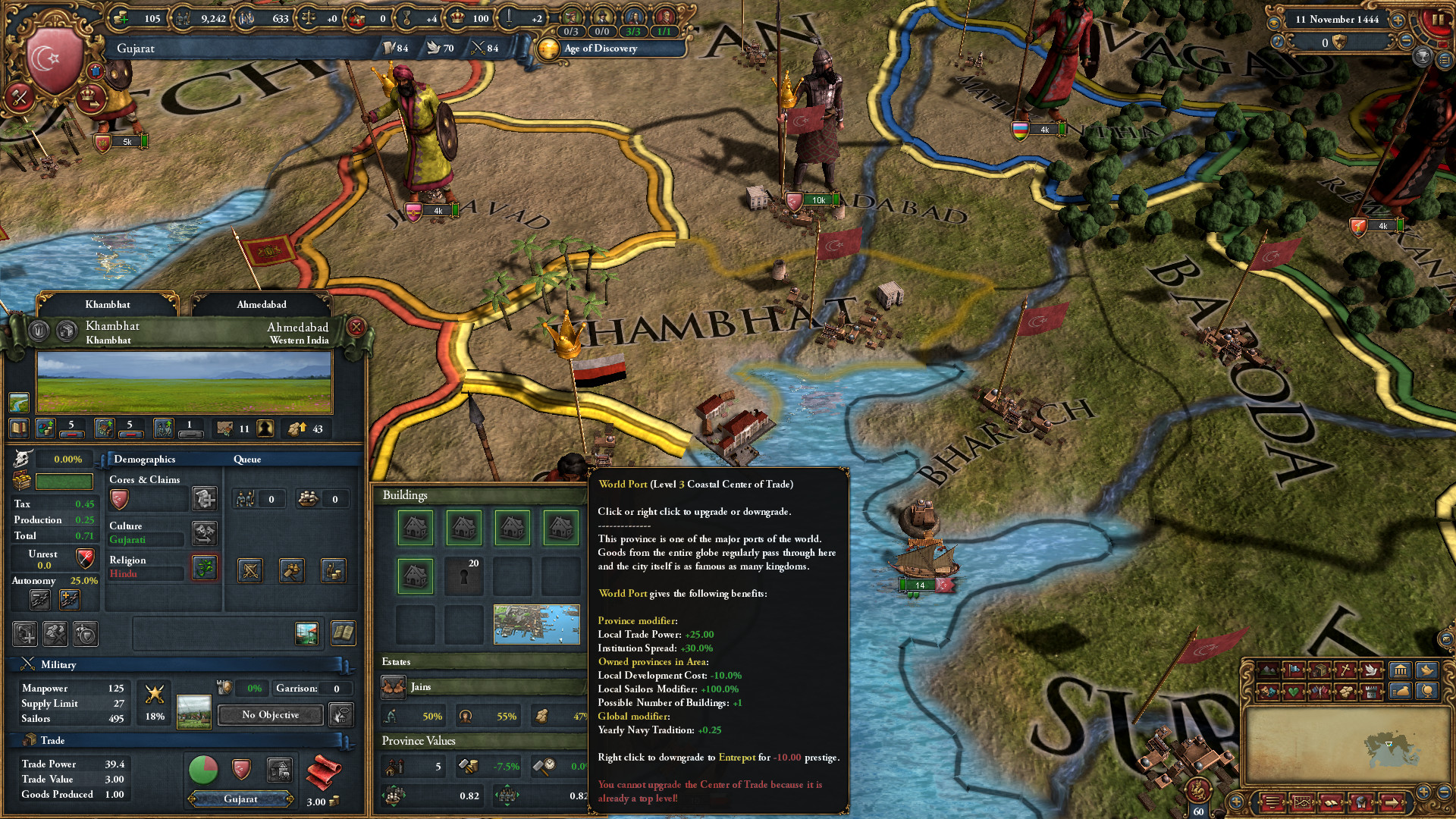This screenshot has height=819, width=1456.
Task: Click the No Objective button
Action: pyautogui.click(x=270, y=715)
